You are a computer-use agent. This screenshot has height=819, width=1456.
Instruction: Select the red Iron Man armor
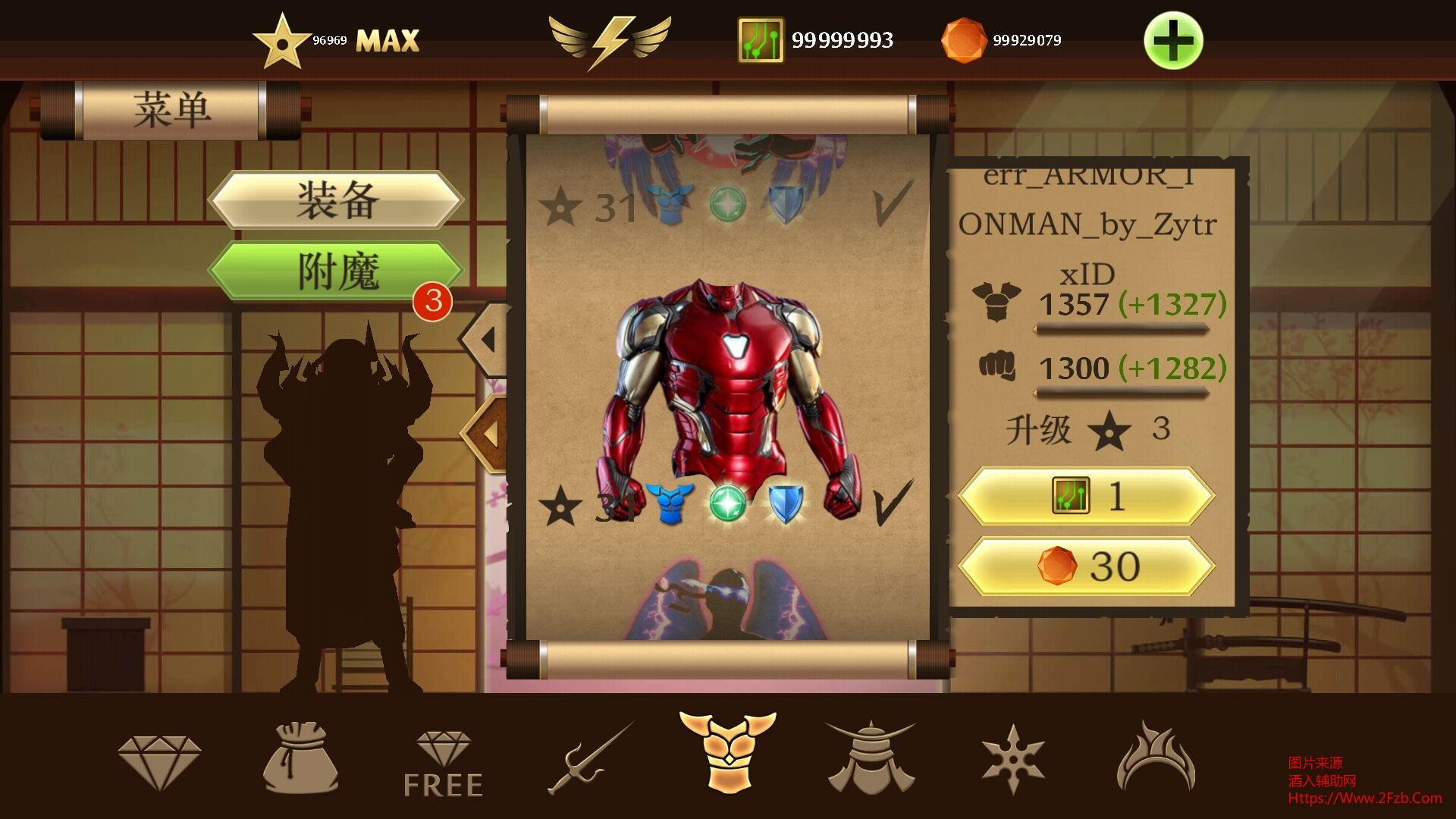pos(726,394)
